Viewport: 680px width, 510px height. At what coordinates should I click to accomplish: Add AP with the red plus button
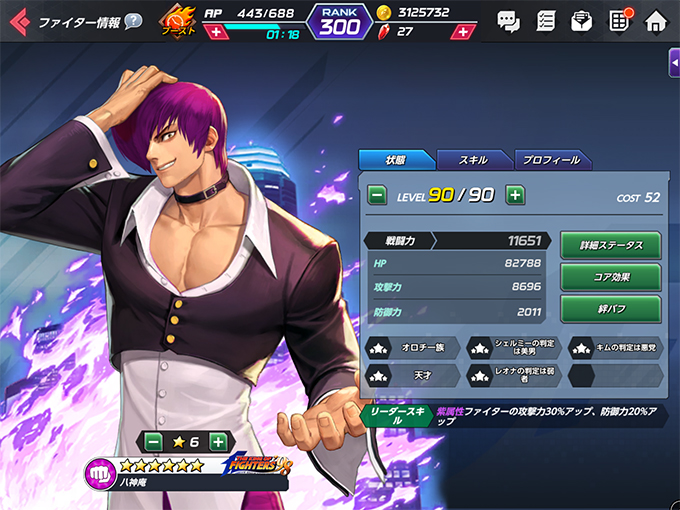pos(217,32)
